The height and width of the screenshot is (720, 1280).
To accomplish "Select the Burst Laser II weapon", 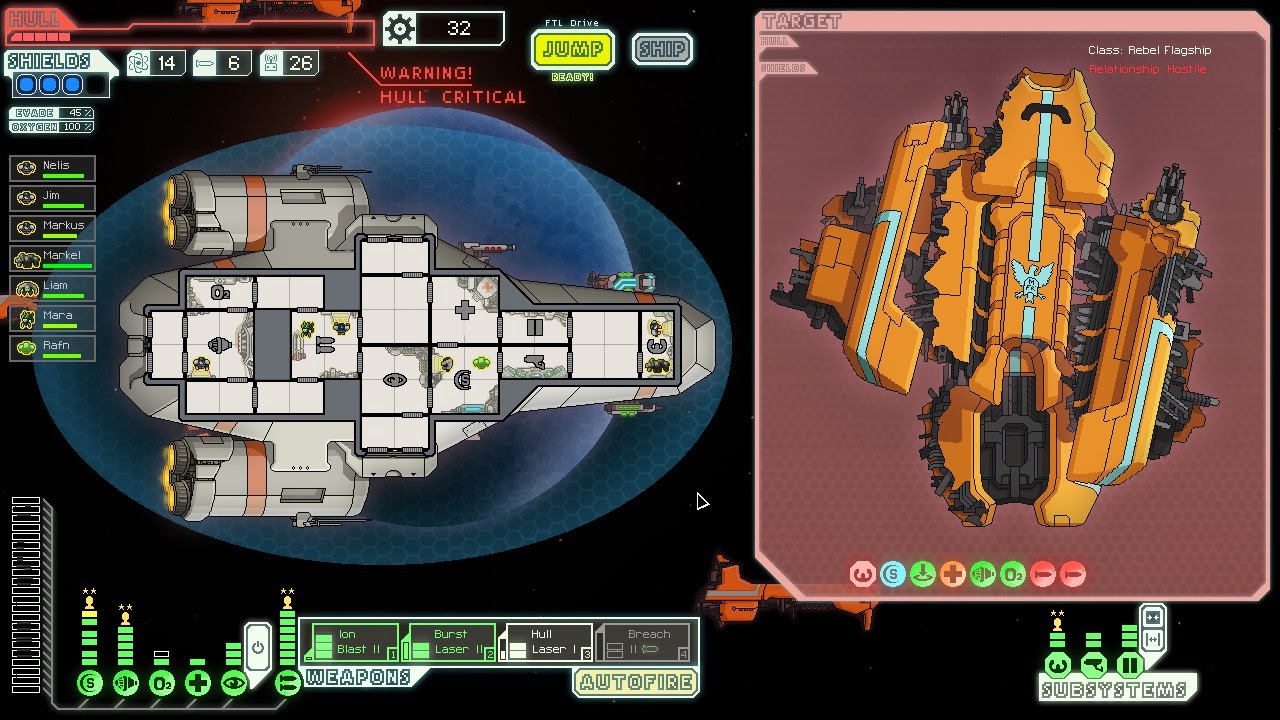I will [448, 642].
